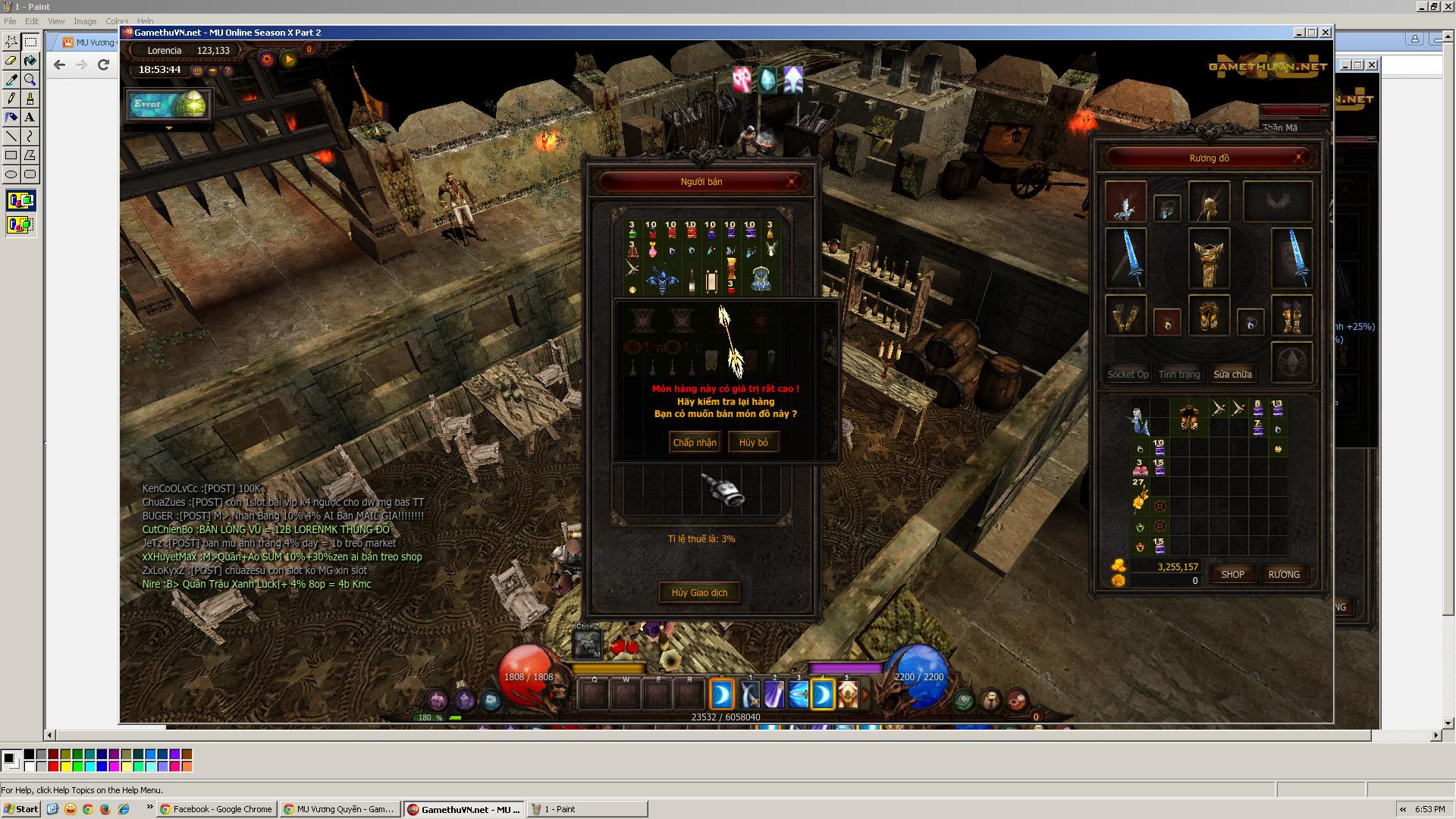
Task: Select the golden boots equipment slot
Action: (1291, 316)
